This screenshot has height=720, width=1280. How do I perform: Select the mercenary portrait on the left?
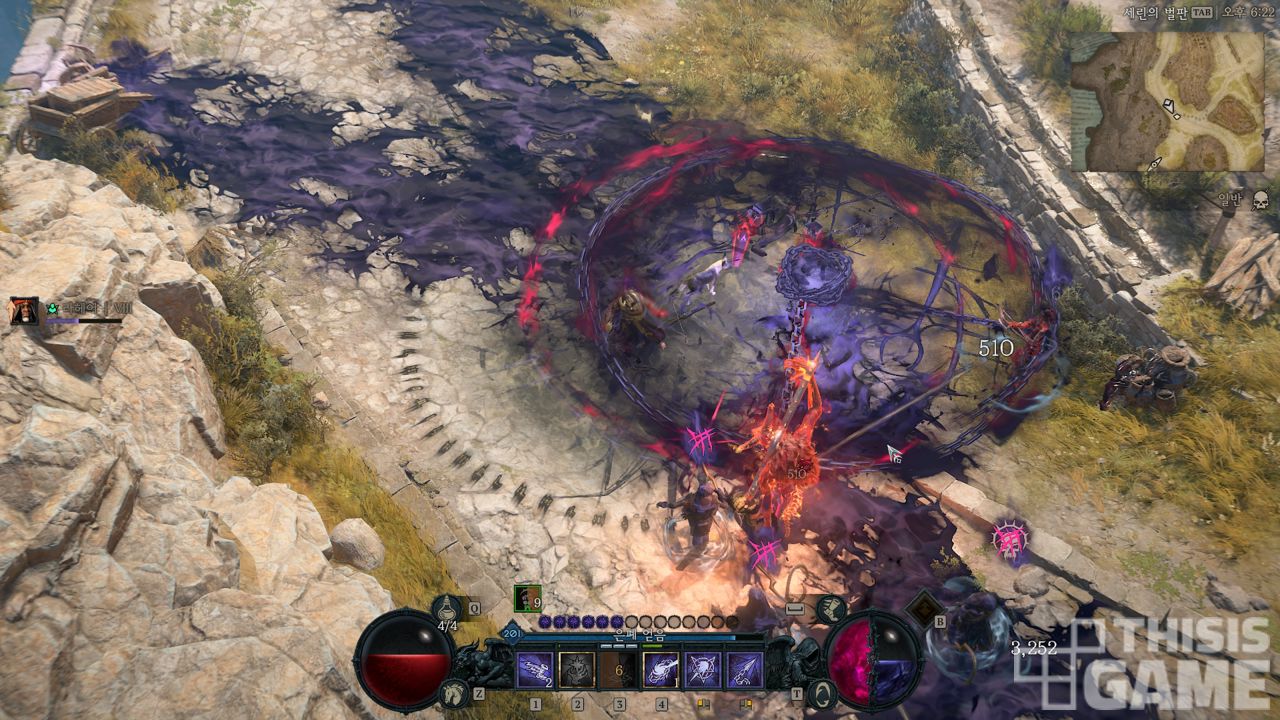point(24,311)
